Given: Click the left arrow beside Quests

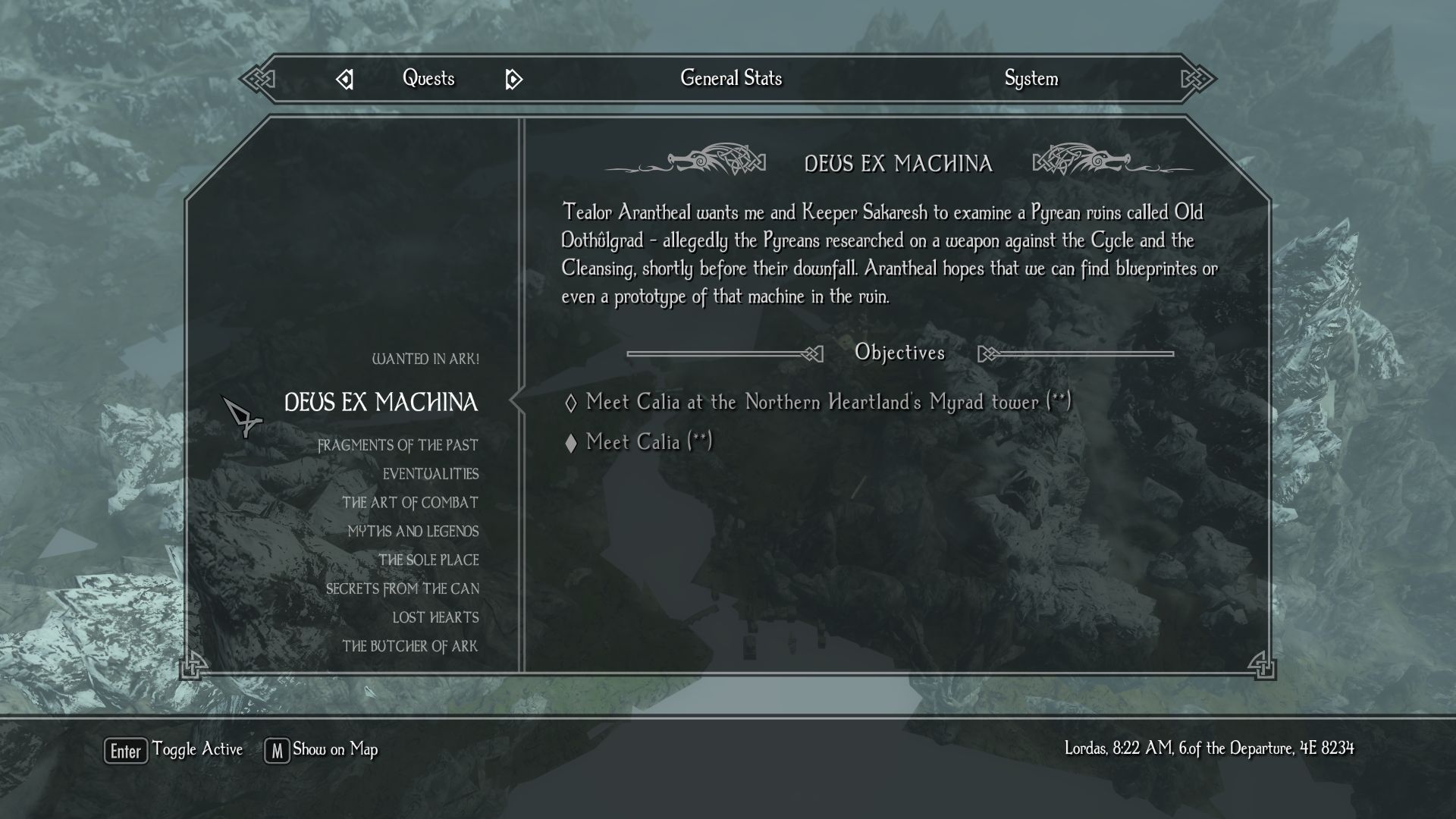Looking at the screenshot, I should tap(345, 79).
